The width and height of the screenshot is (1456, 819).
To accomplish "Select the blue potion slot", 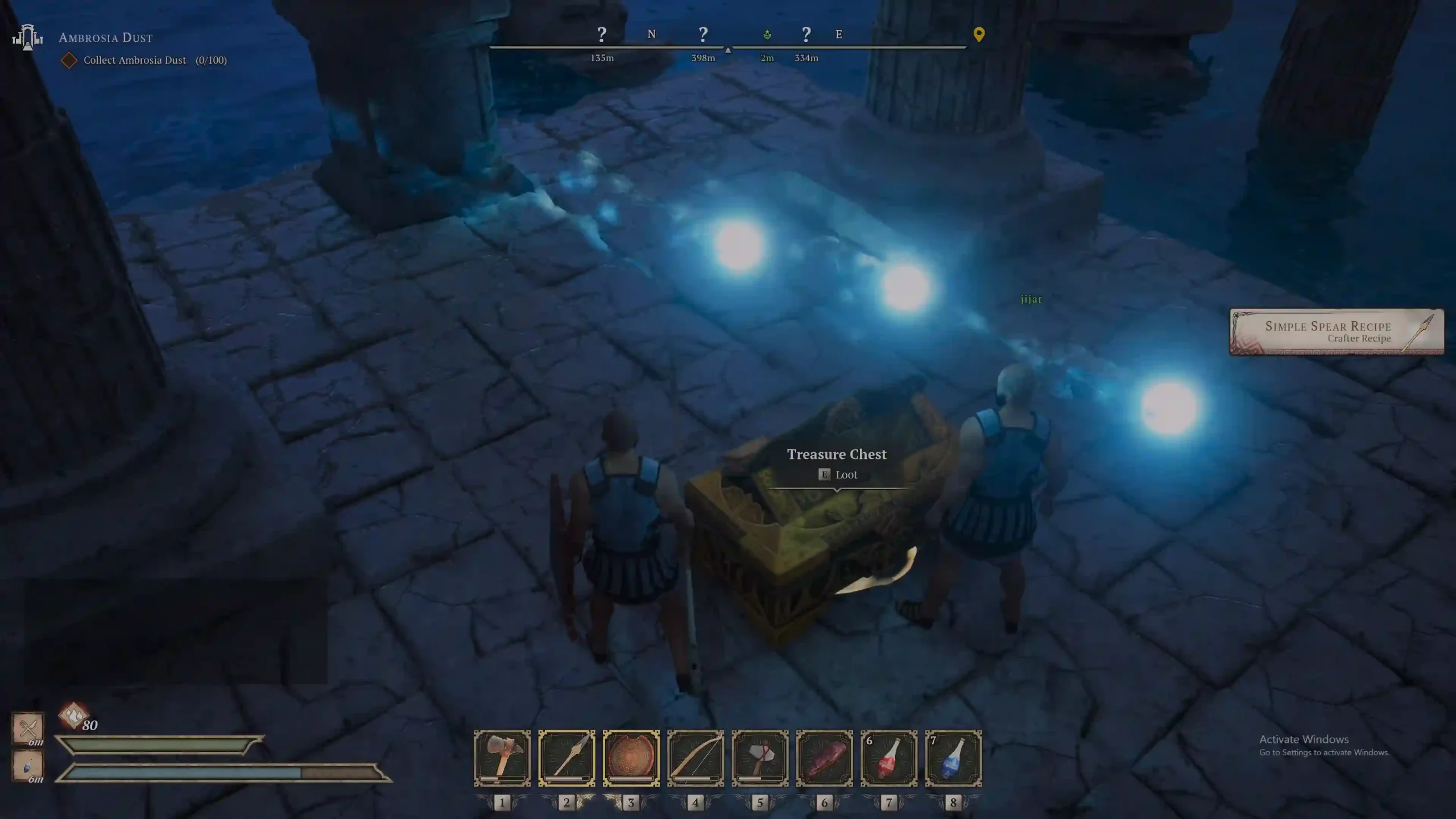I will tap(953, 758).
